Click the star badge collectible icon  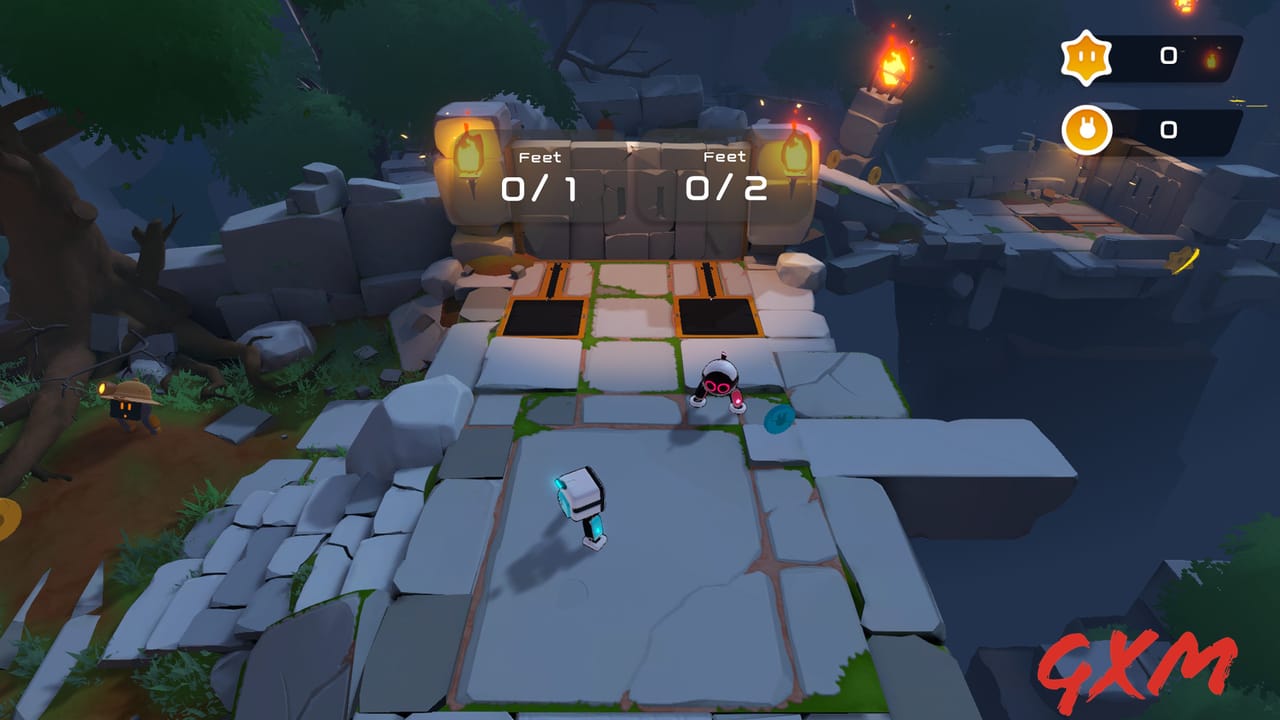point(1086,57)
